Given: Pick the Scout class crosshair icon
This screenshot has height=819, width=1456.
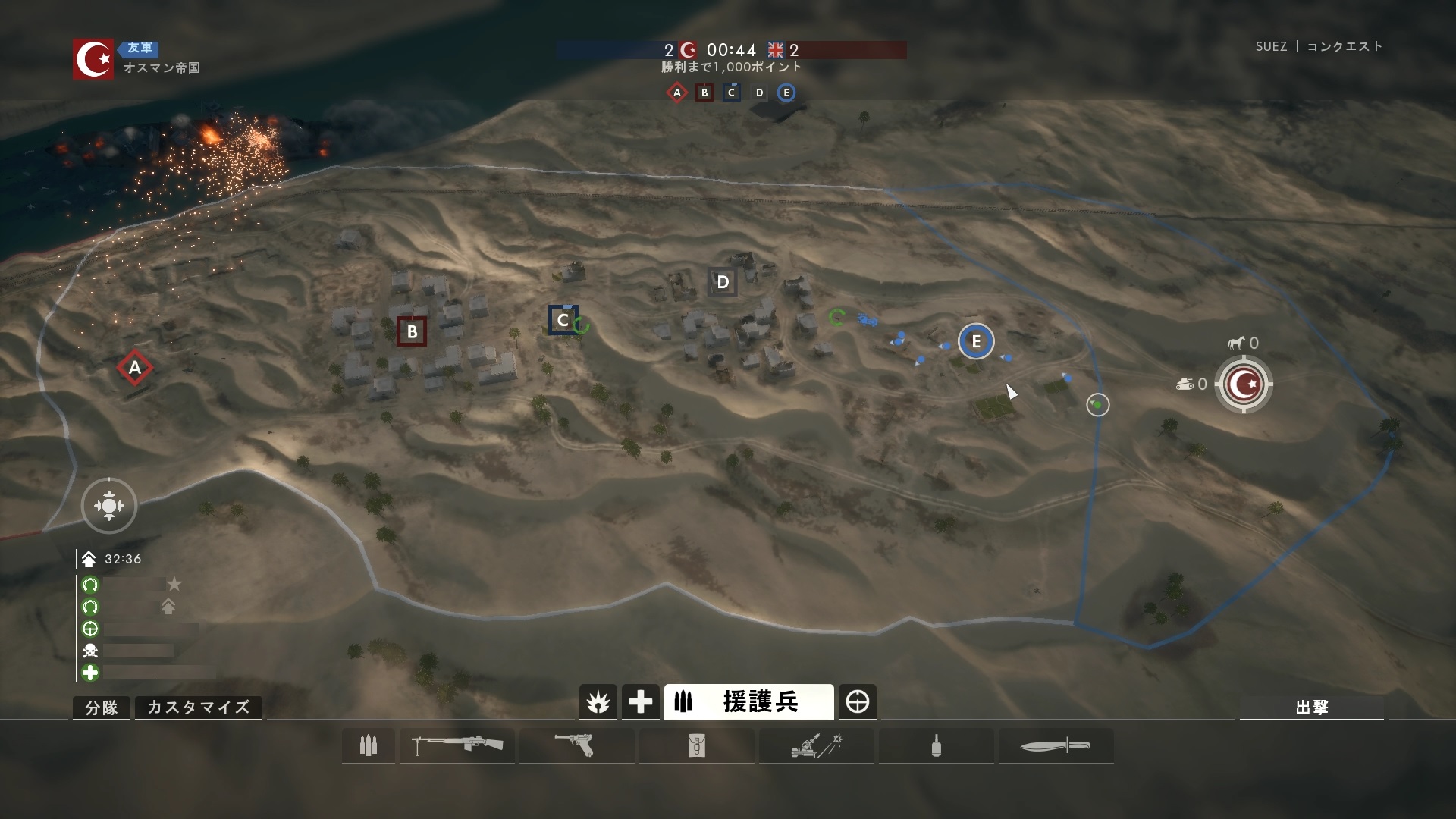Looking at the screenshot, I should (858, 702).
